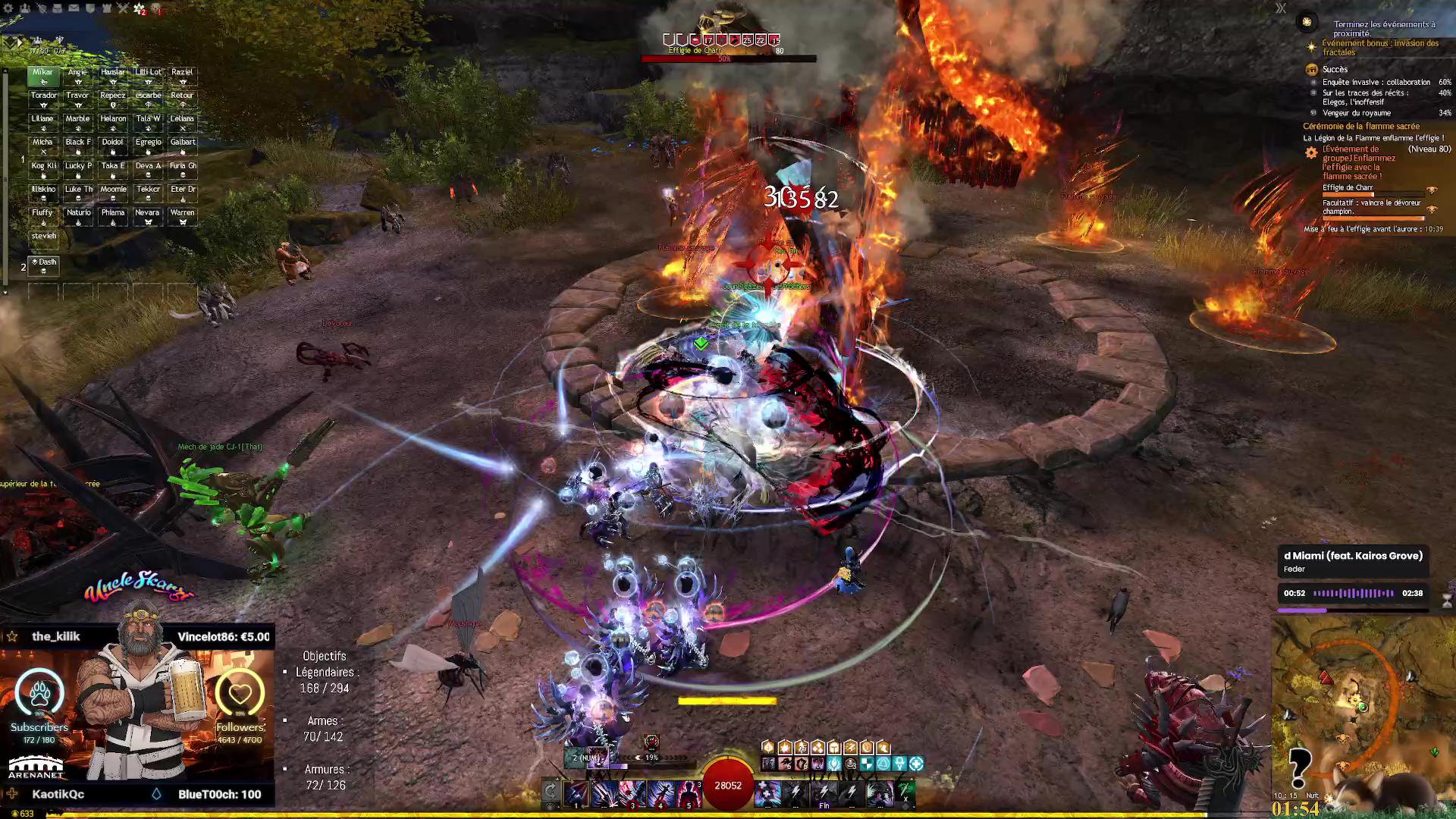The image size is (1456, 819).
Task: Open the game menu gear icon
Action: tap(8, 8)
